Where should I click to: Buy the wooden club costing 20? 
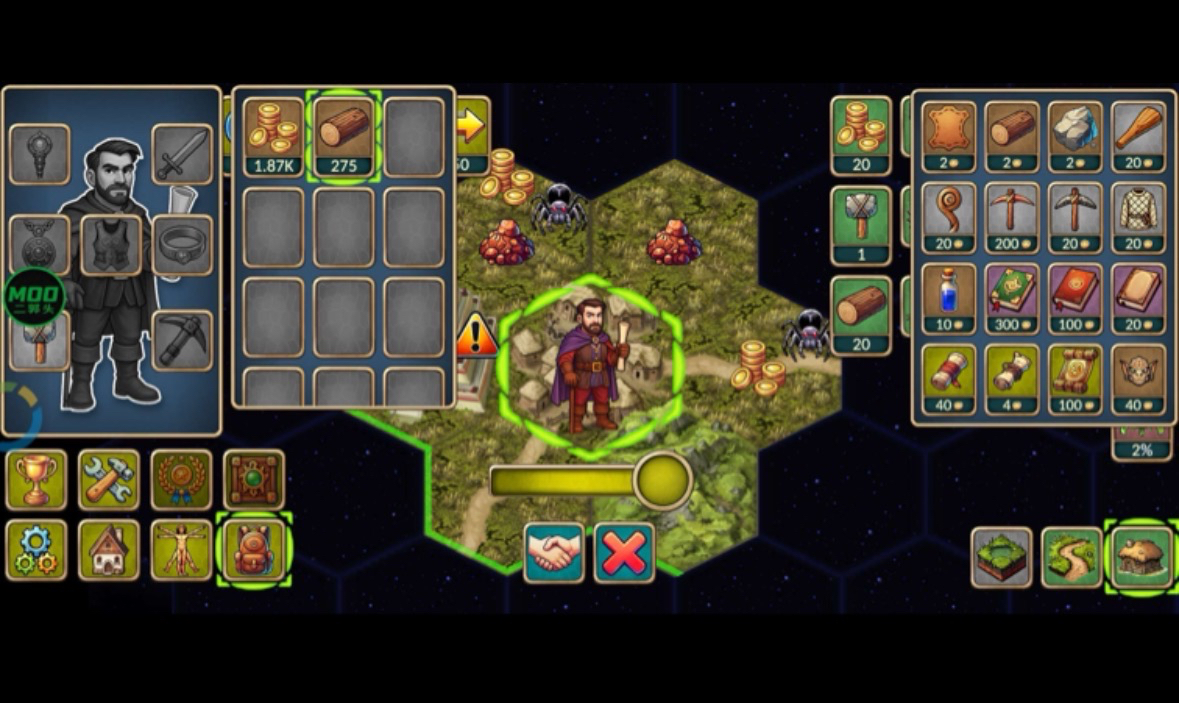[1138, 136]
